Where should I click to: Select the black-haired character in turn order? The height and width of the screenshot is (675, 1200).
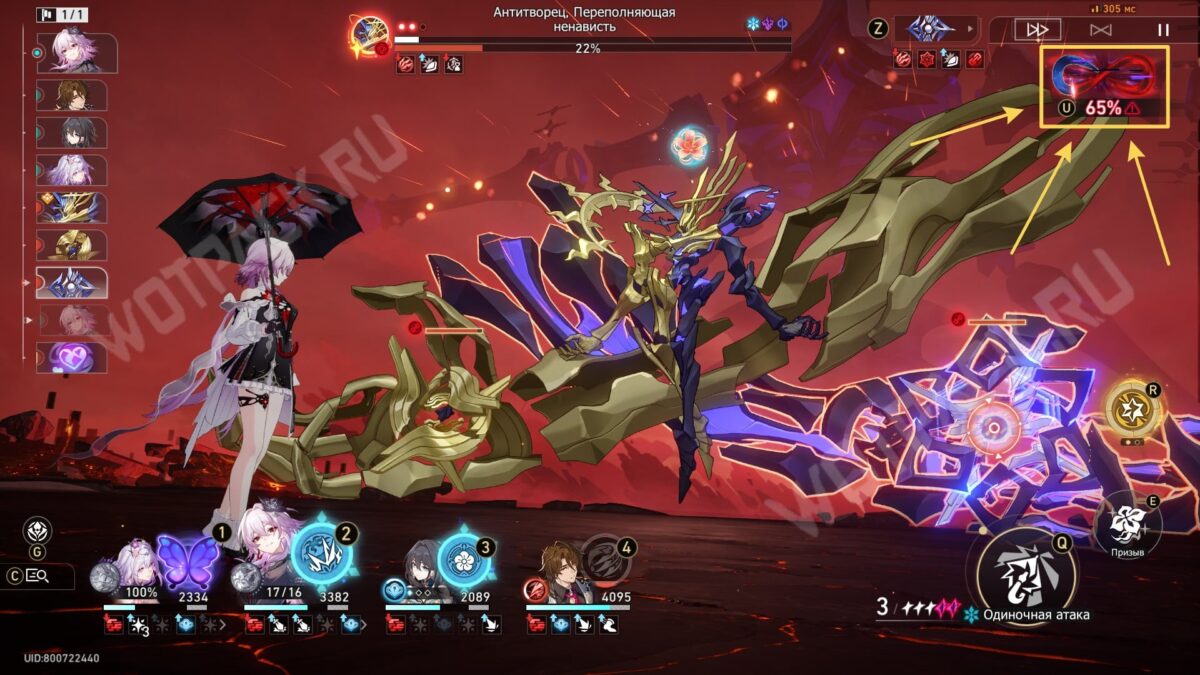coord(71,132)
